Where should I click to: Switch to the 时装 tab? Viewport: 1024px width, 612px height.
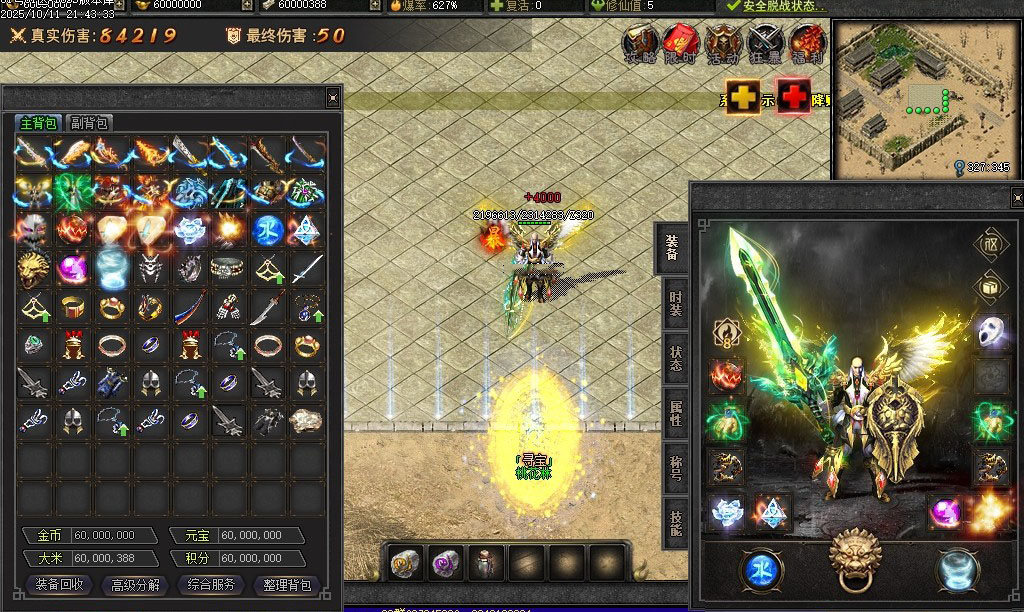(x=676, y=304)
